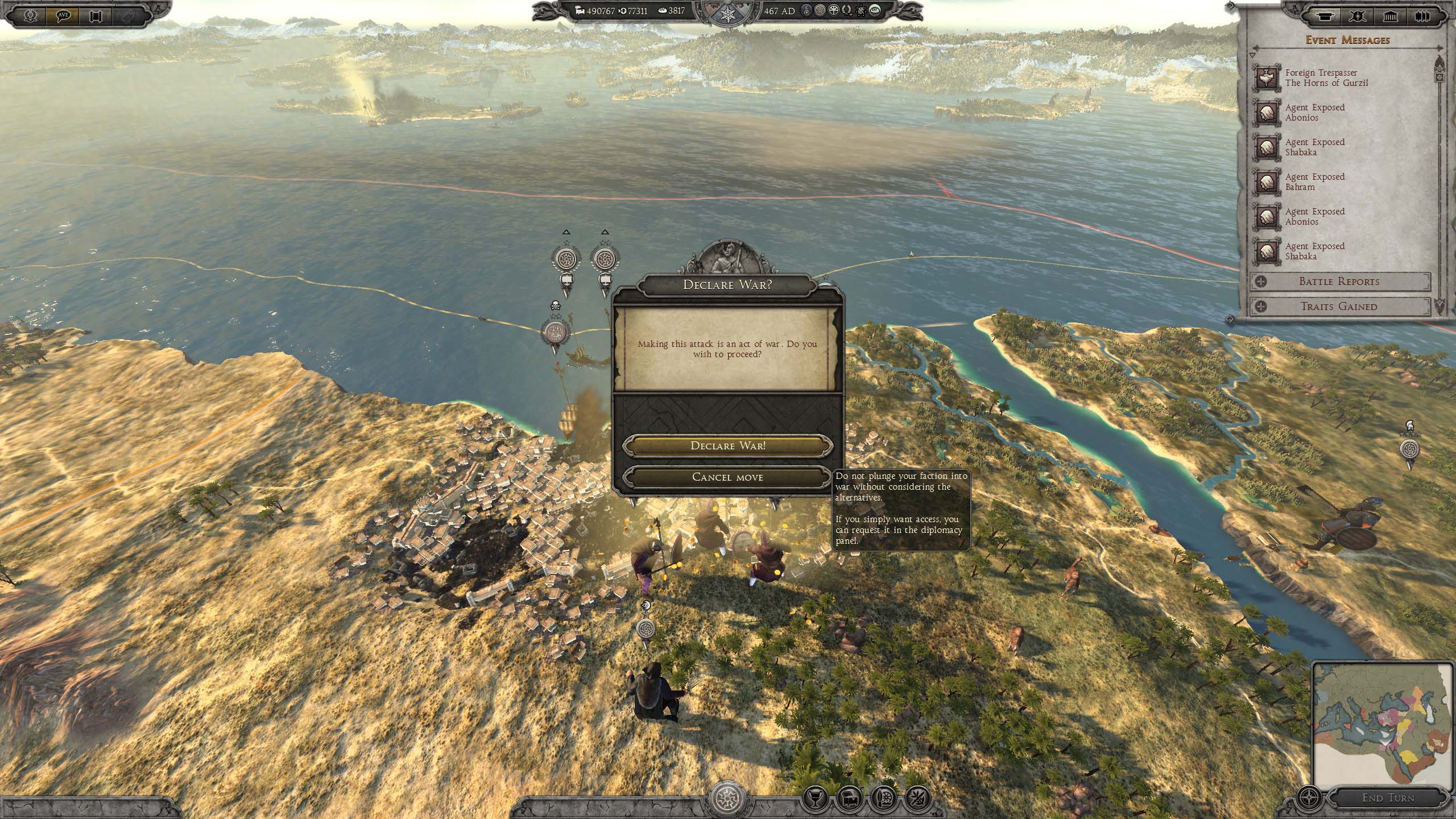Open the scroll icon in top-left bar

coord(95,15)
